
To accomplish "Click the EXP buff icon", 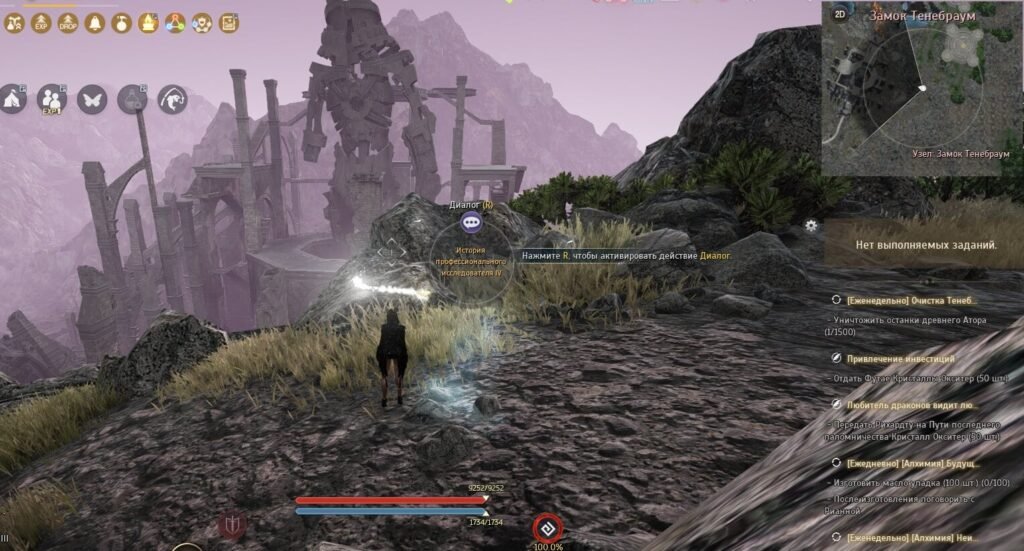I will pyautogui.click(x=41, y=22).
